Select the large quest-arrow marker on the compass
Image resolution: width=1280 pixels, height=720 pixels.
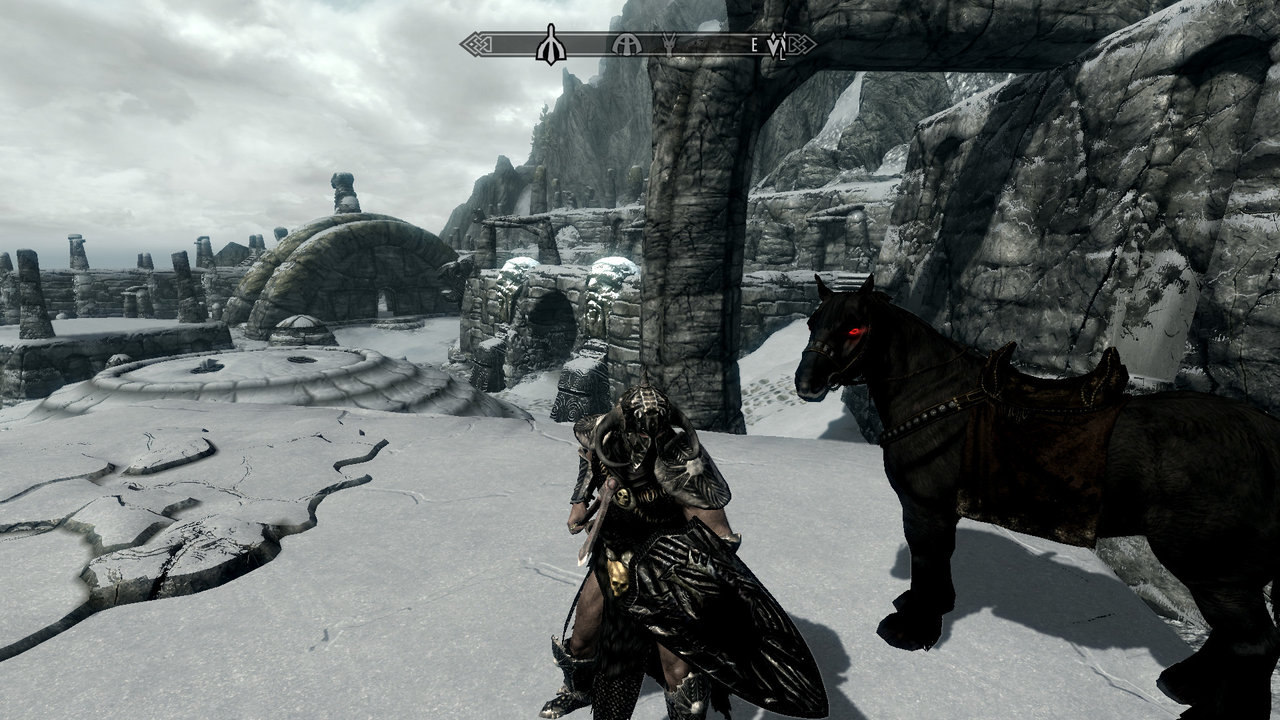coord(550,45)
